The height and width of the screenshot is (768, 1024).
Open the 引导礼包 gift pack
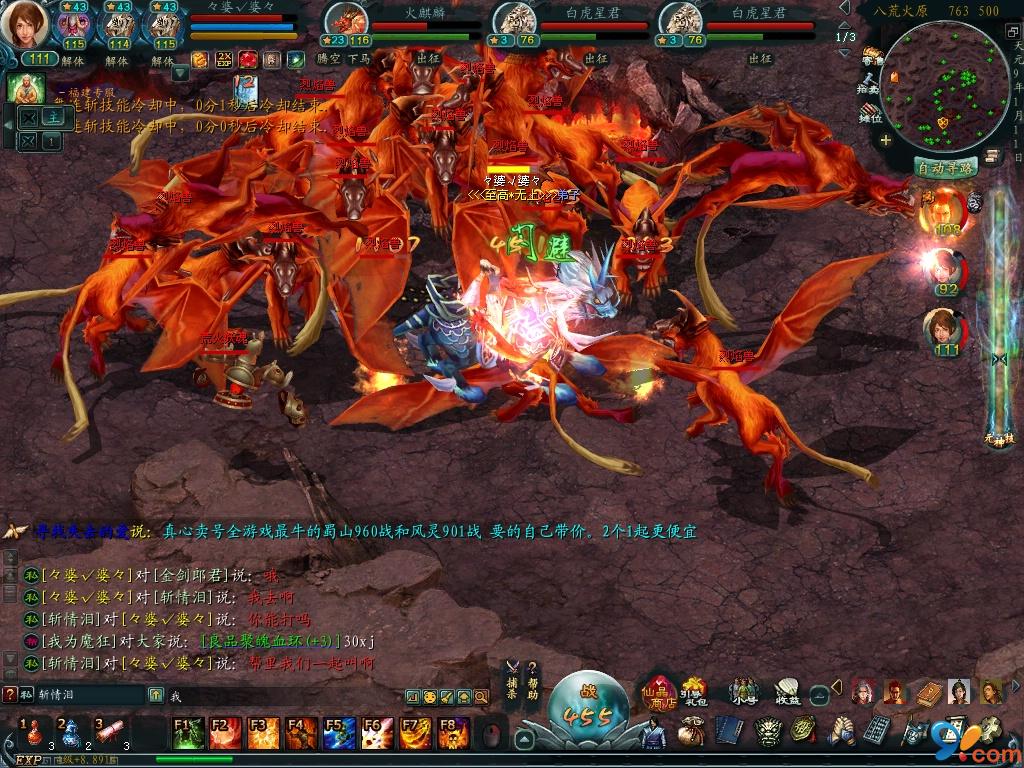(x=693, y=690)
